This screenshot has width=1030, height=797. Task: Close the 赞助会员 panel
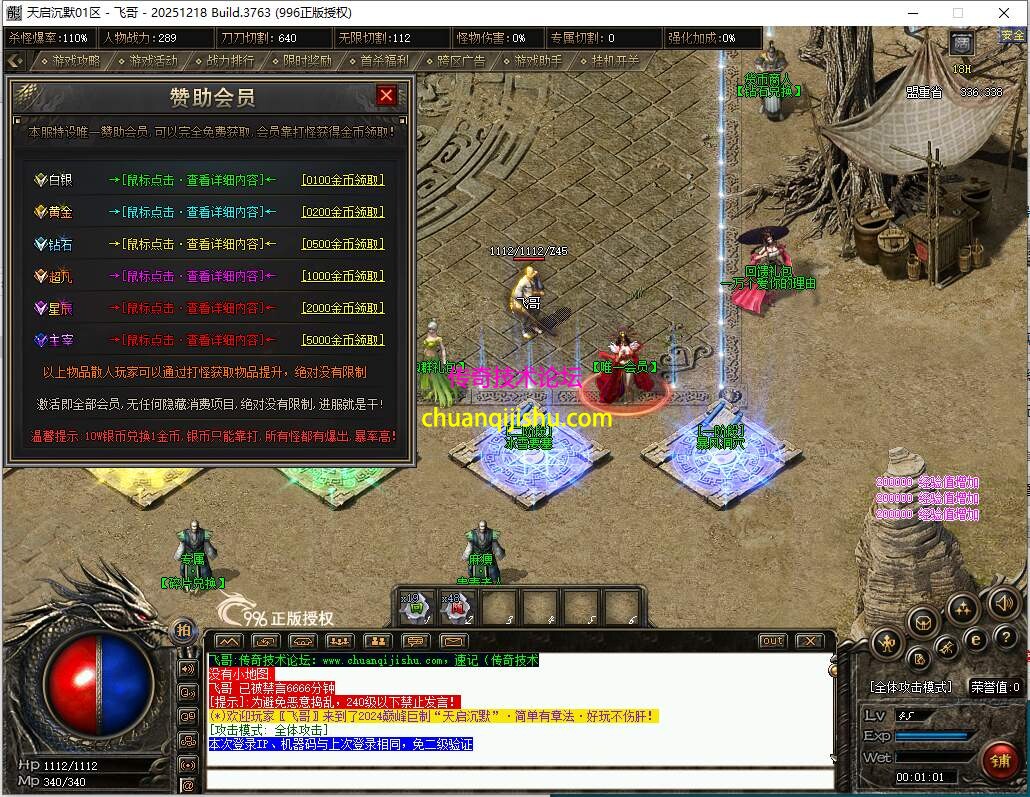386,96
